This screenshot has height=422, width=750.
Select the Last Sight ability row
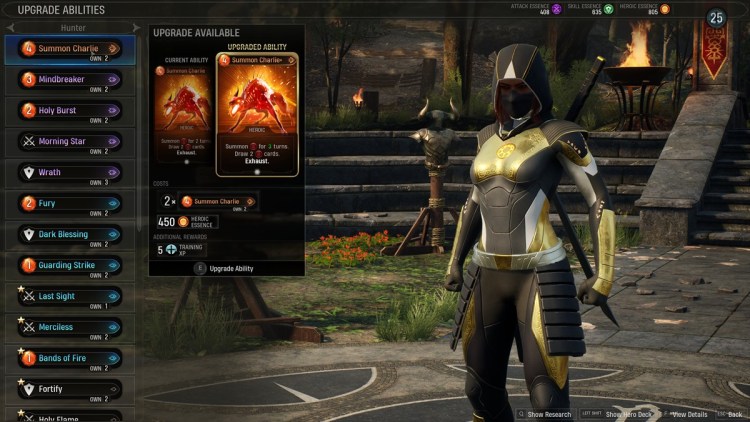pos(68,296)
